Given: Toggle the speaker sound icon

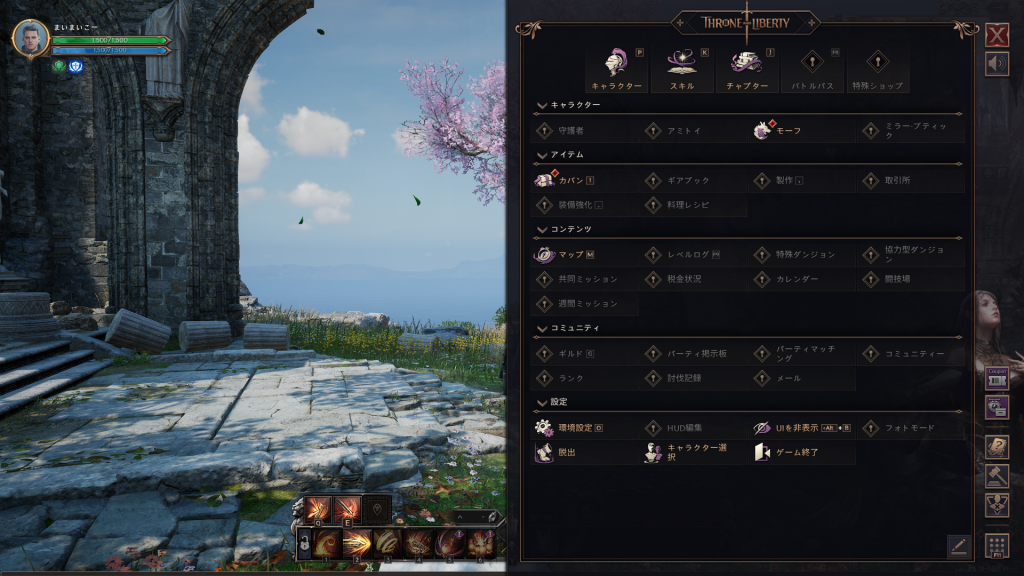Looking at the screenshot, I should tap(996, 63).
